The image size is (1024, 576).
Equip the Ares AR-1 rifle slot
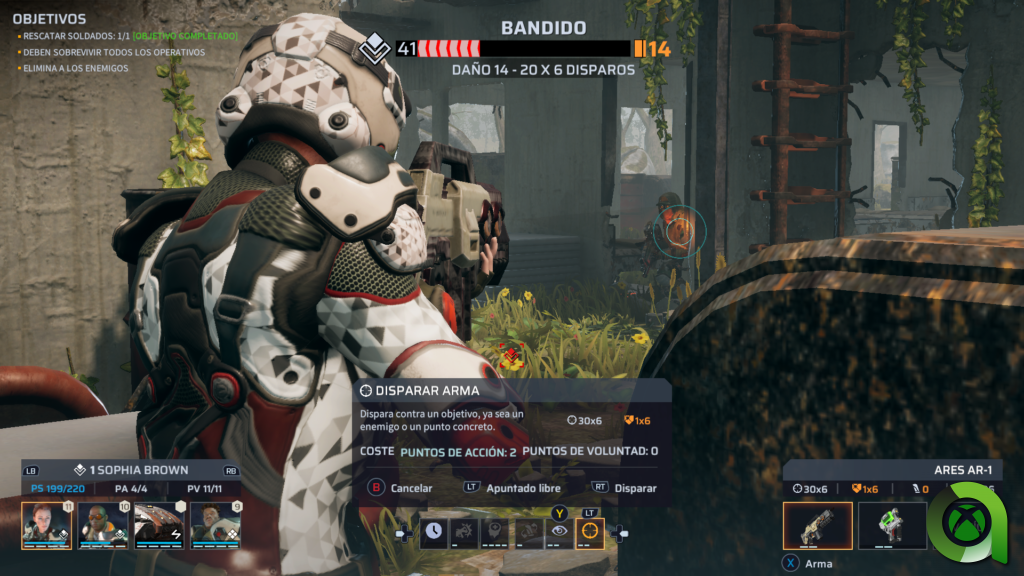[817, 526]
